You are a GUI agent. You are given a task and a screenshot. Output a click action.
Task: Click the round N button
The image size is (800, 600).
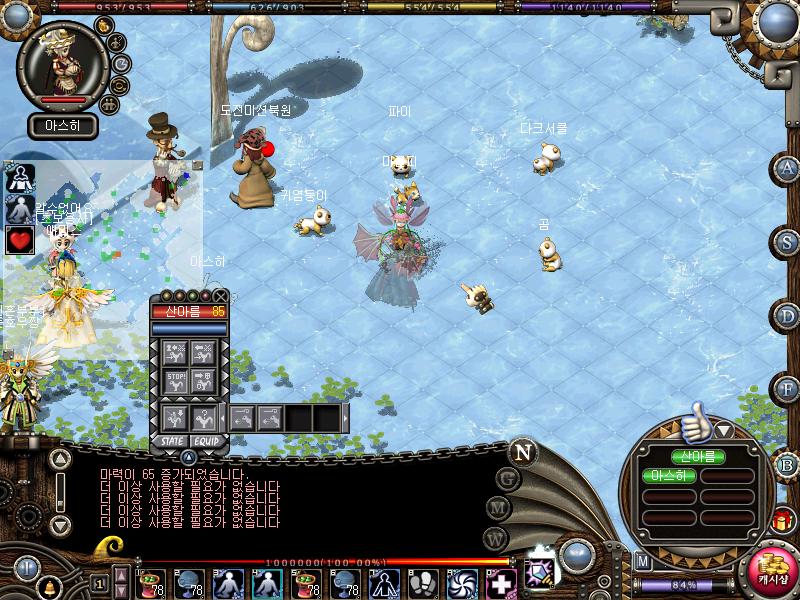pyautogui.click(x=522, y=451)
